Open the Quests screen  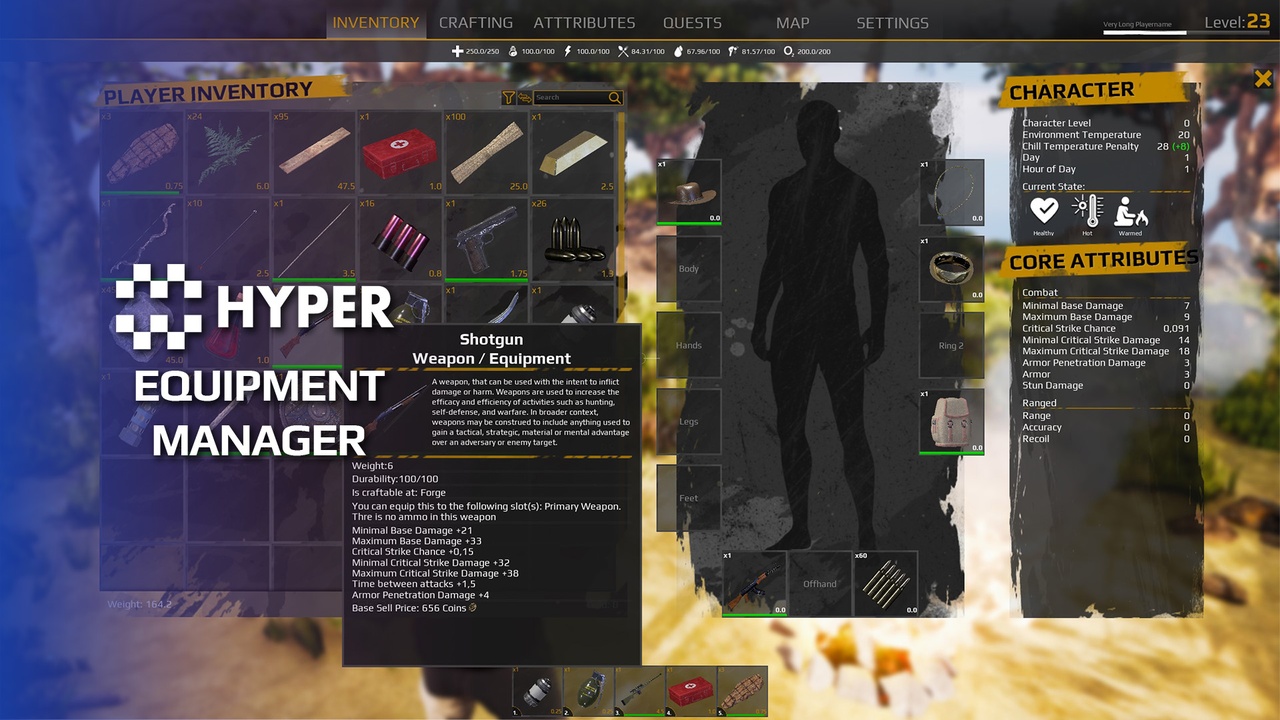[x=692, y=22]
